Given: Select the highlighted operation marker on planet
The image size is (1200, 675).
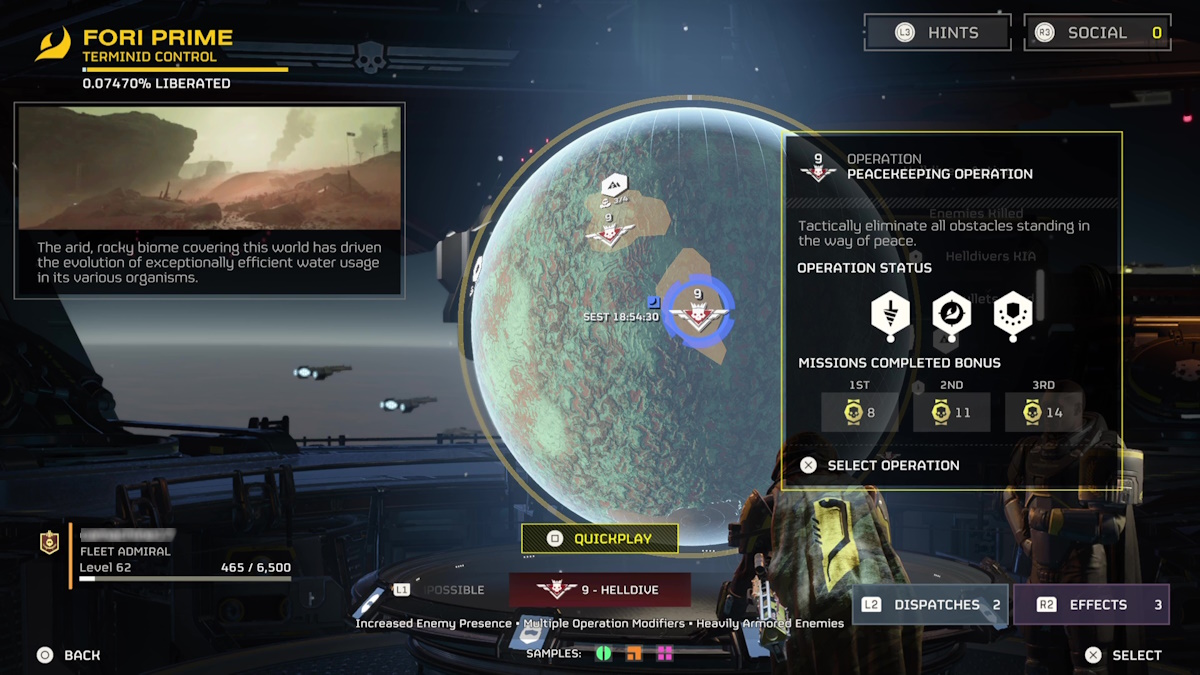Looking at the screenshot, I should pos(698,312).
